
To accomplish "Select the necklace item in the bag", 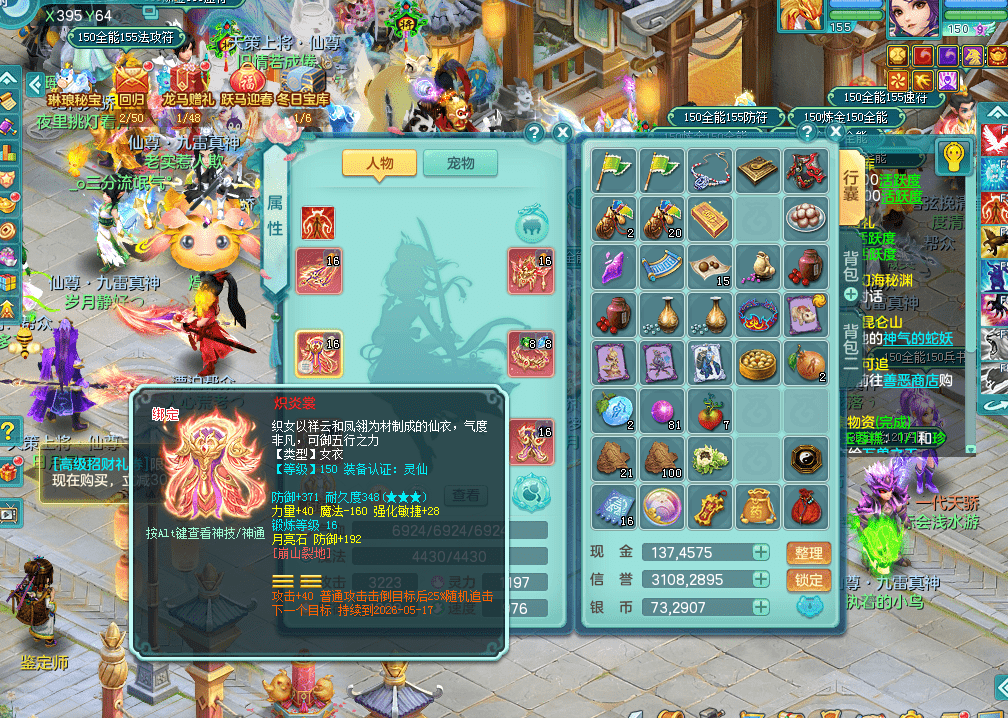I will tap(709, 170).
